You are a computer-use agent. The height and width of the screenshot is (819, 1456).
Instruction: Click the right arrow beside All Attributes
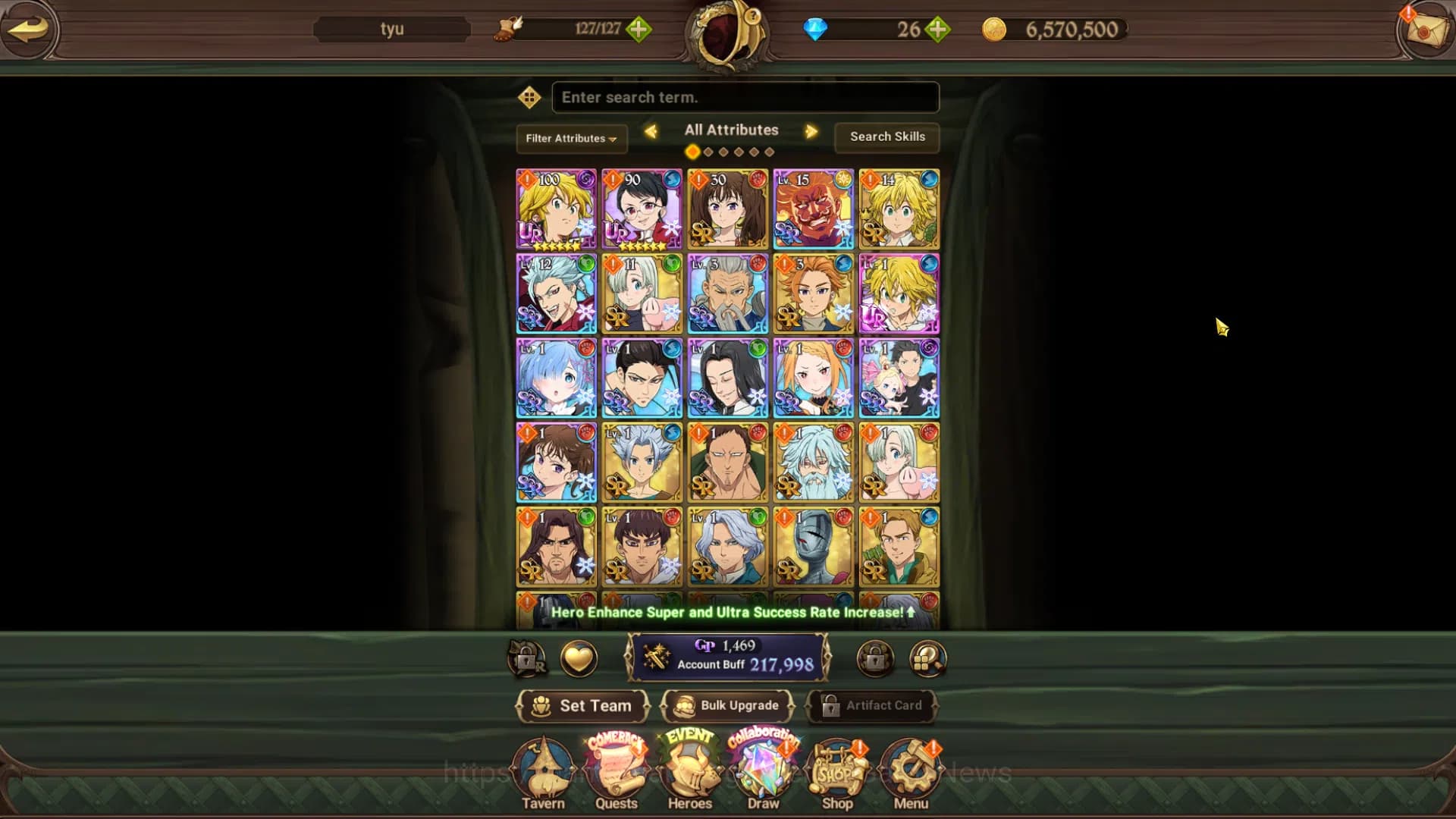(x=811, y=131)
